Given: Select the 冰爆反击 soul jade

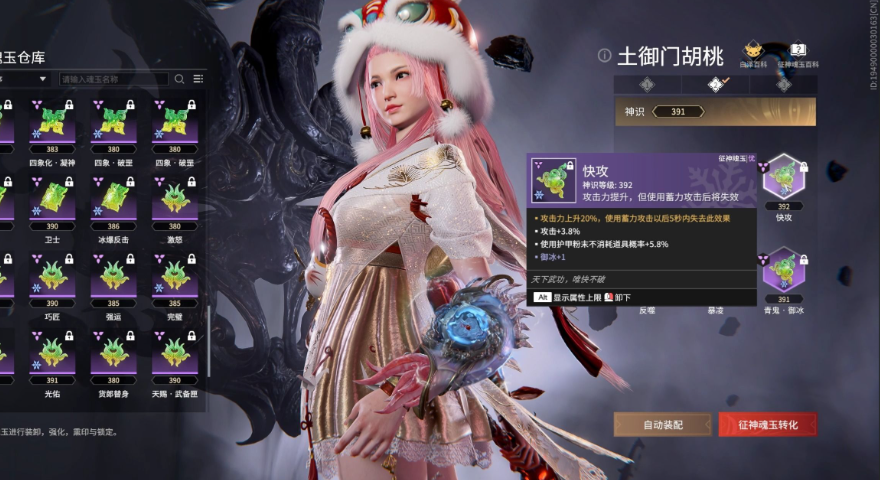Looking at the screenshot, I should [113, 200].
